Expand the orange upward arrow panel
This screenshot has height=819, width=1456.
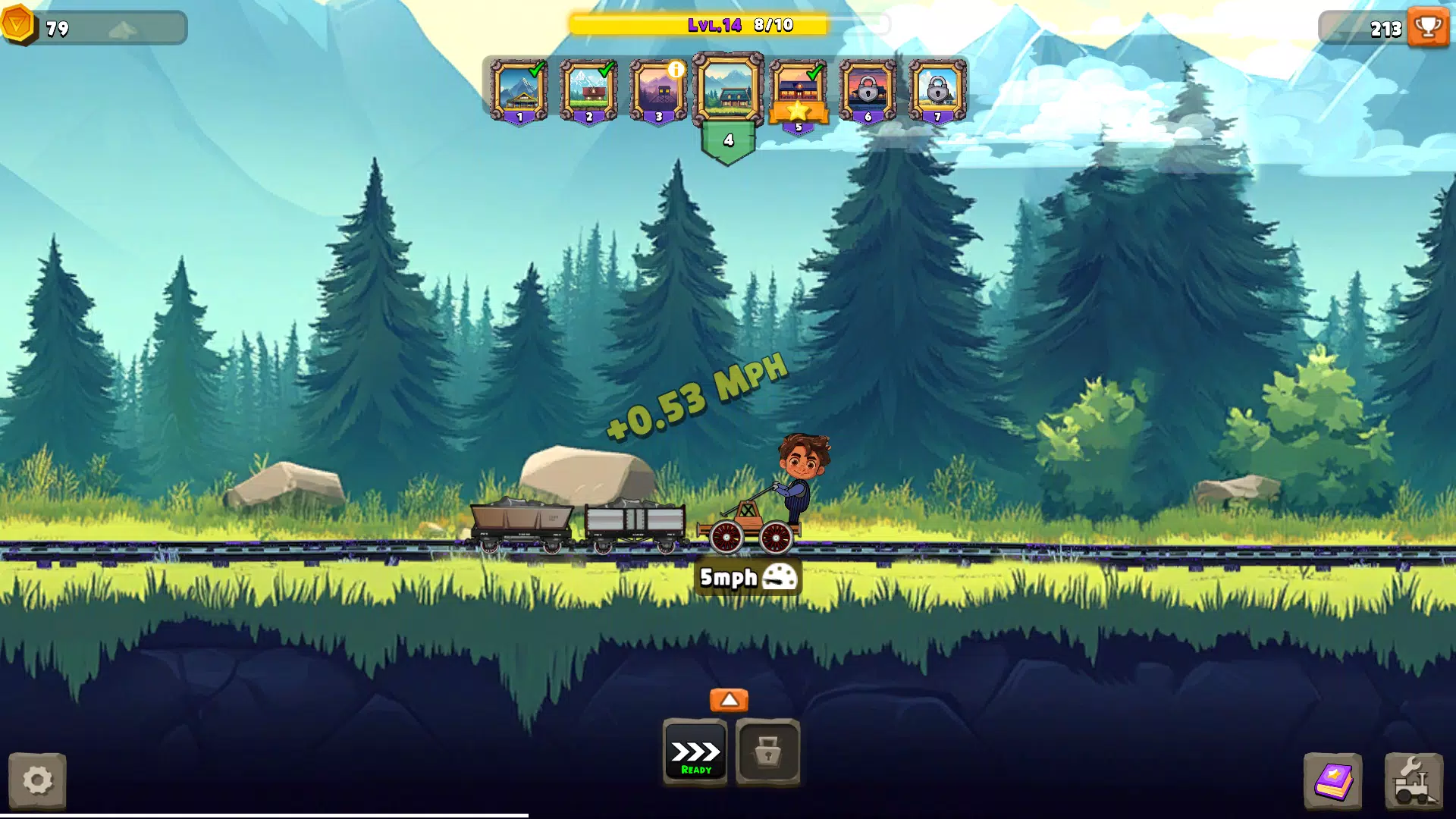click(x=729, y=699)
